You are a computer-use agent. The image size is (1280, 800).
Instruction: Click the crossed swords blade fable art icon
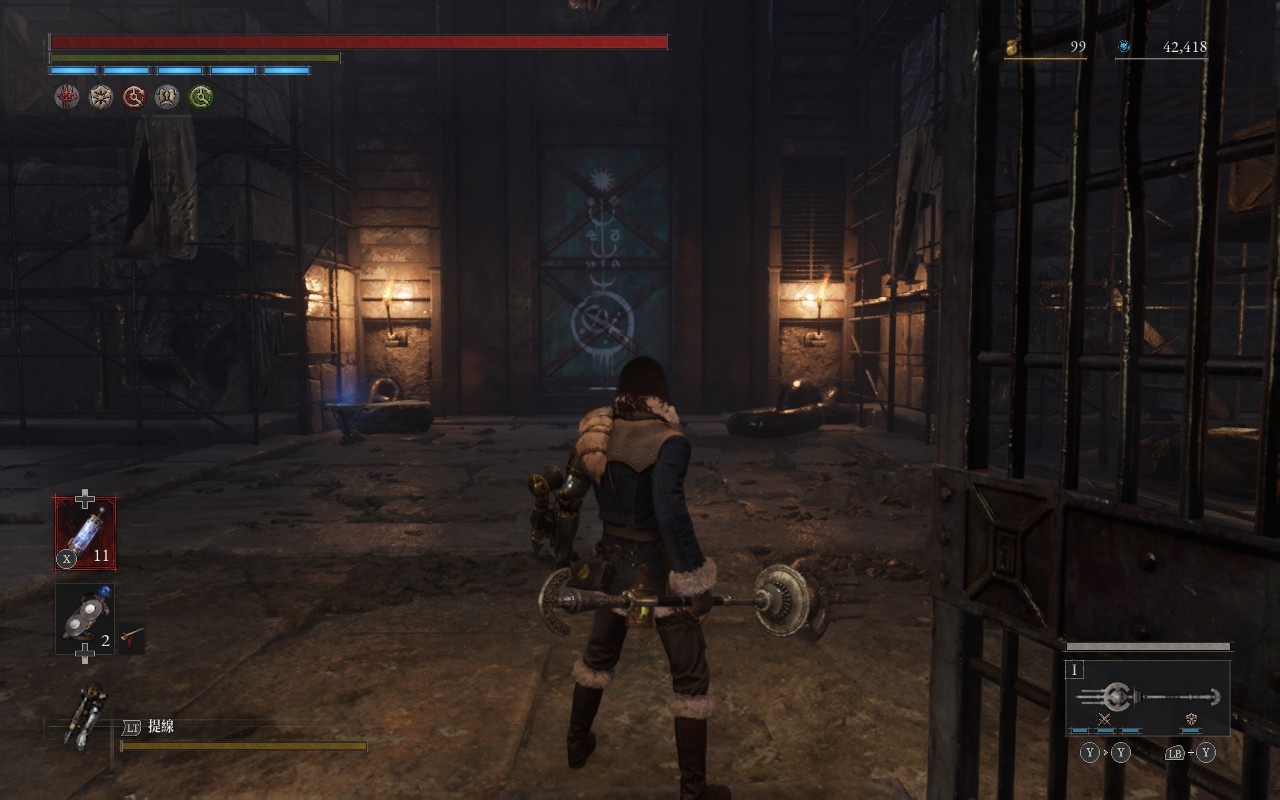(1105, 719)
